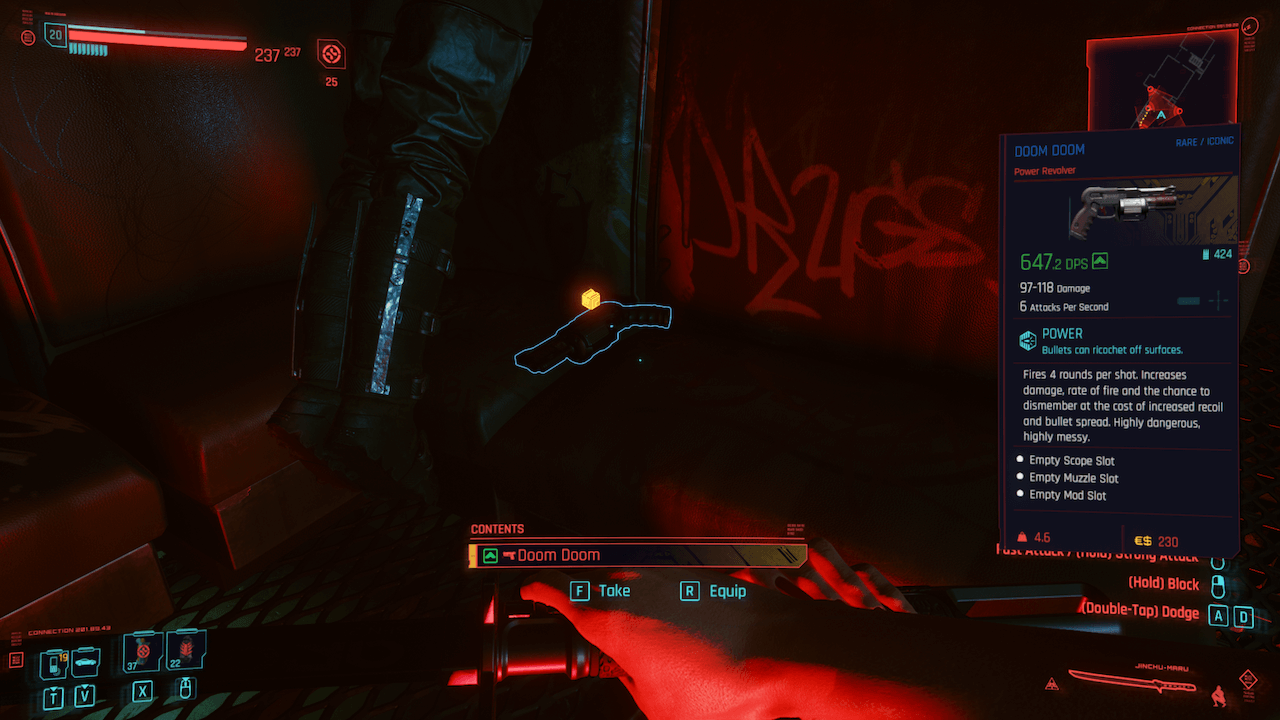Click the level 20 badge
Screen dimensions: 1280x720
tap(55, 35)
